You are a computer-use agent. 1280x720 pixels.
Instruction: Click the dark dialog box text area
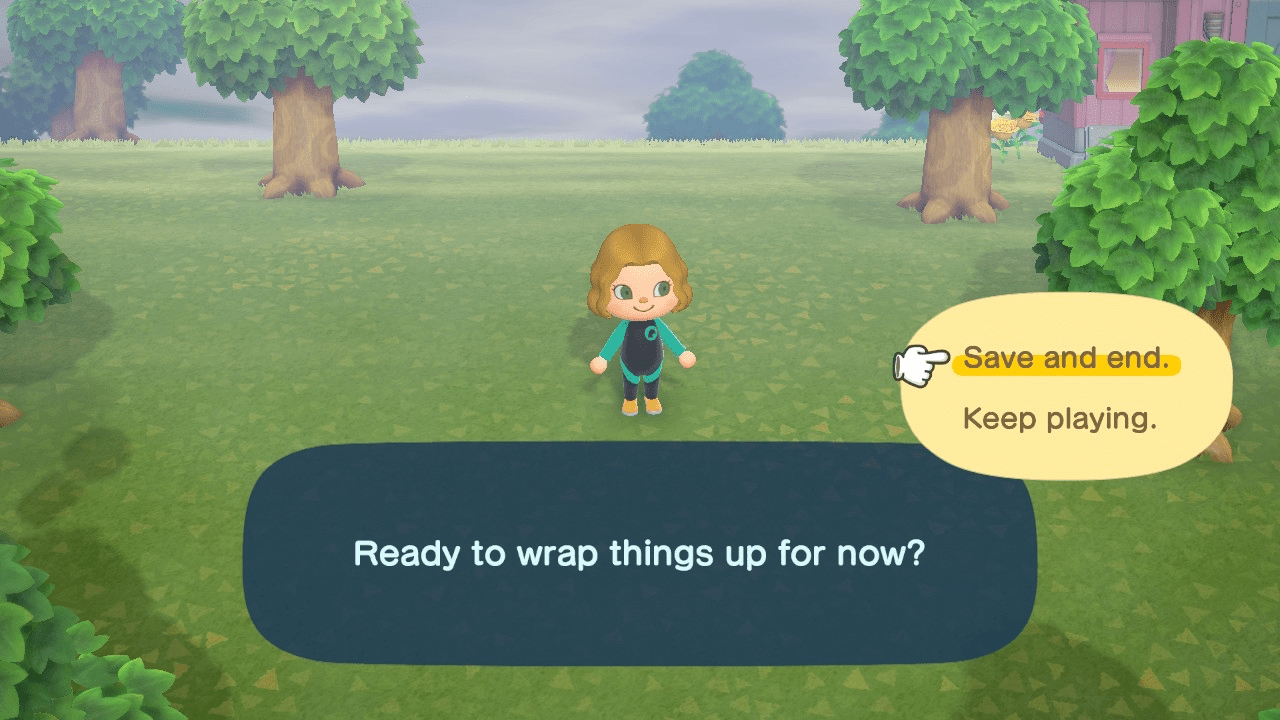click(640, 555)
